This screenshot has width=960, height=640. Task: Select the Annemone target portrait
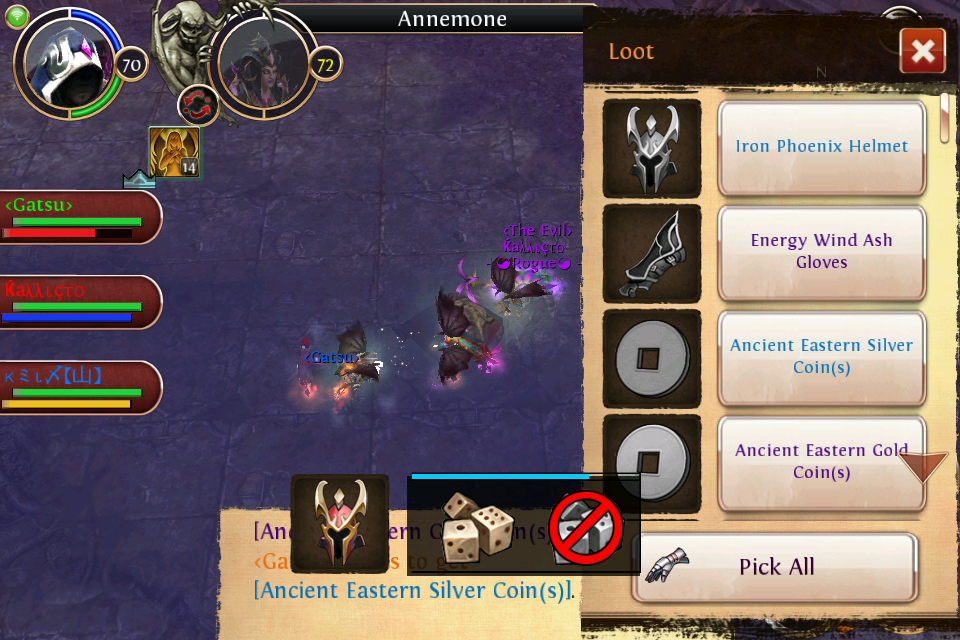pyautogui.click(x=263, y=62)
